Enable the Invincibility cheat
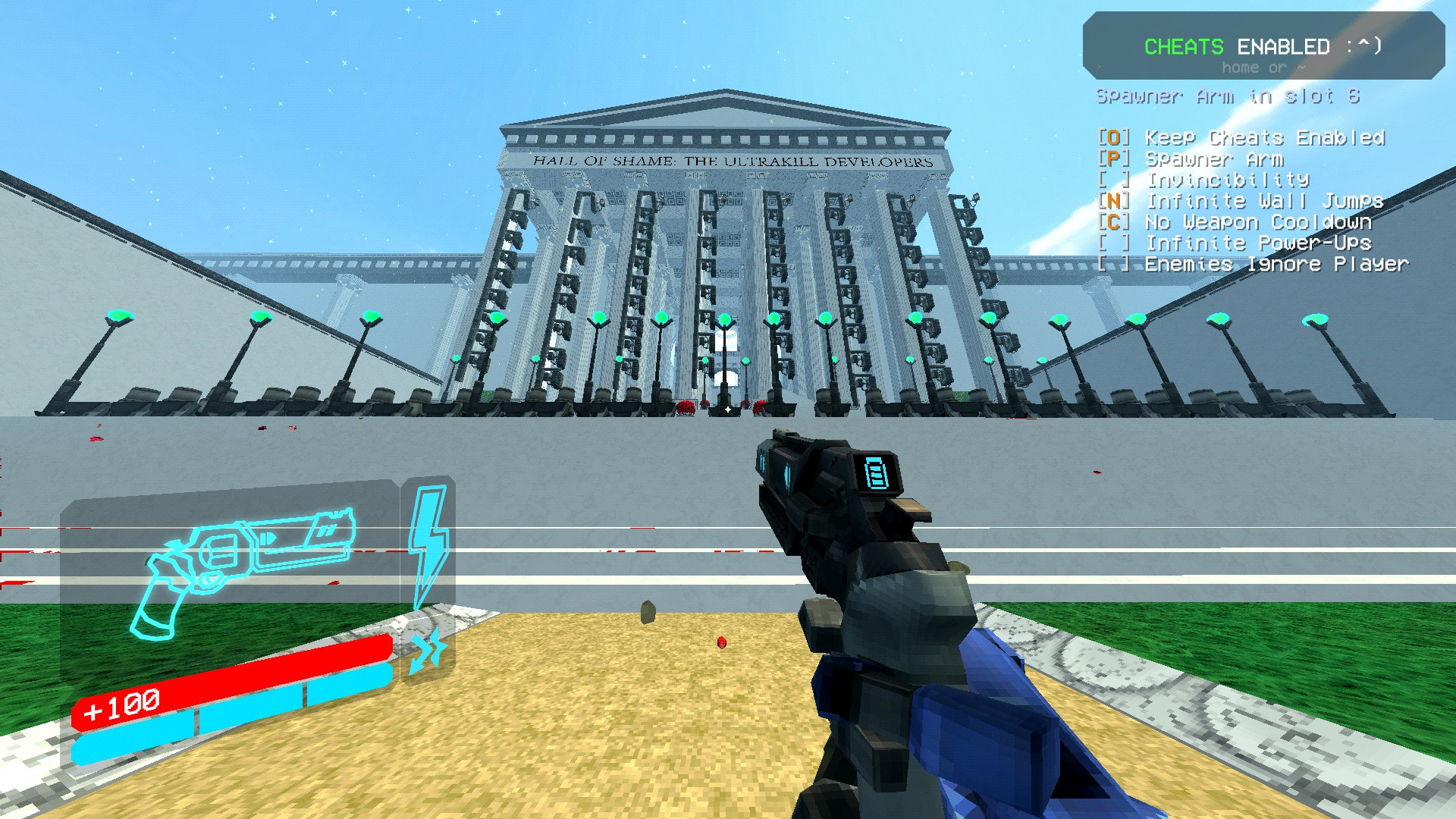 pos(1227,180)
